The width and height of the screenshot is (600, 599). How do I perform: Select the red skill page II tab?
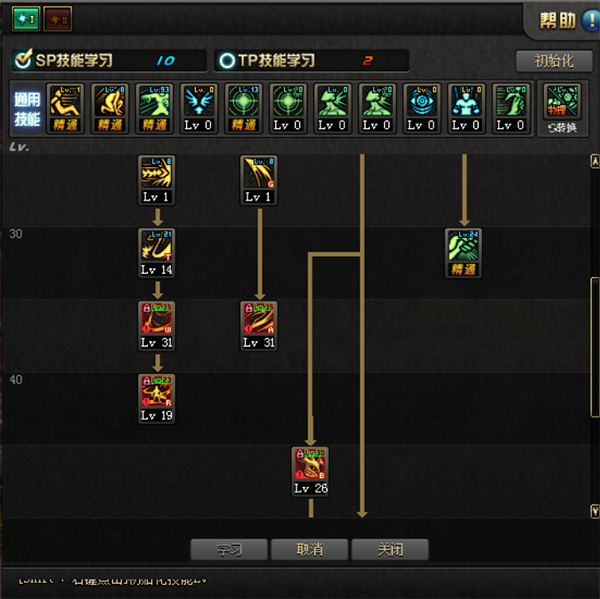tap(57, 18)
